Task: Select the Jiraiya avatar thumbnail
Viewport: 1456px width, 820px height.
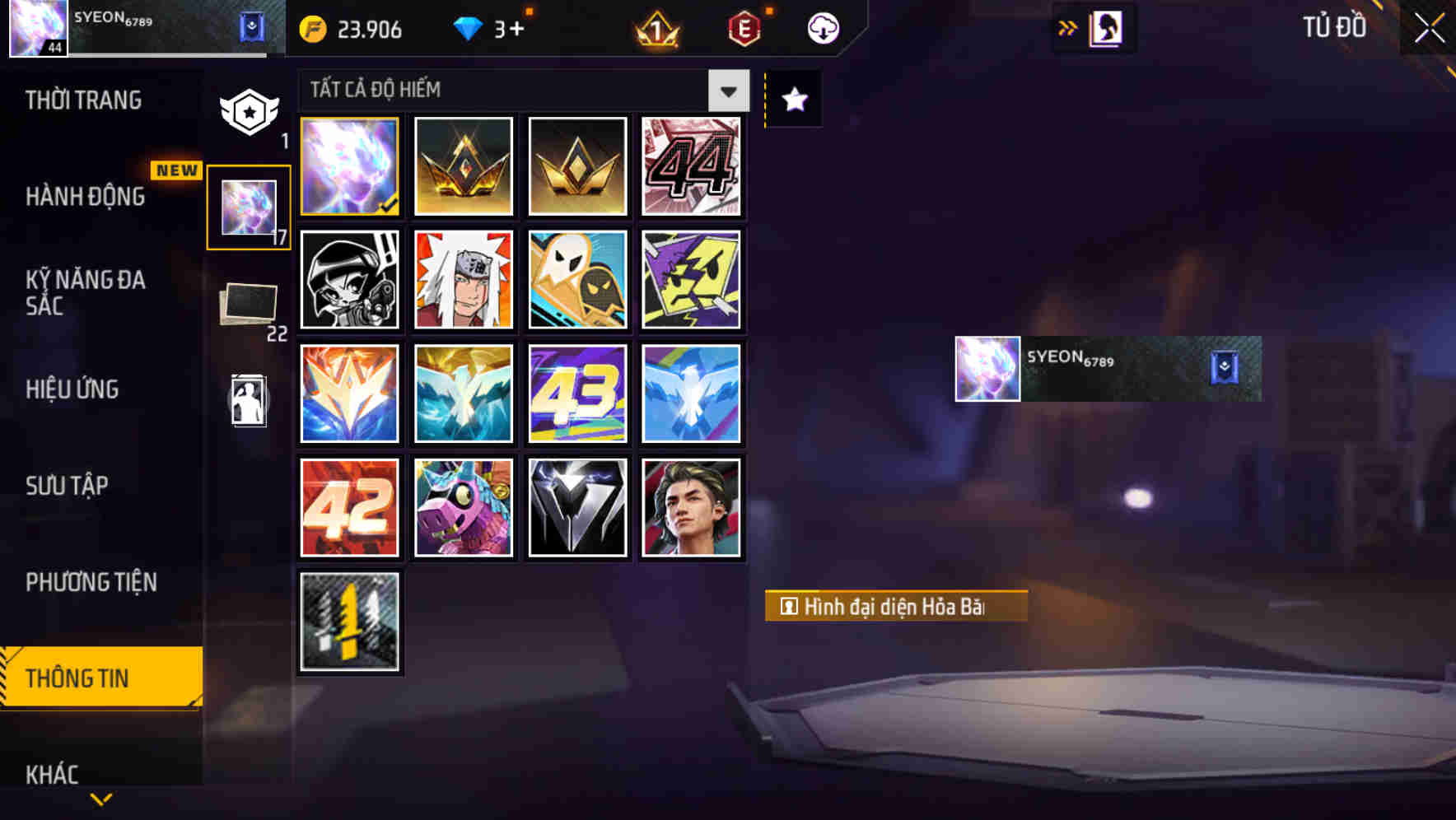Action: (463, 280)
